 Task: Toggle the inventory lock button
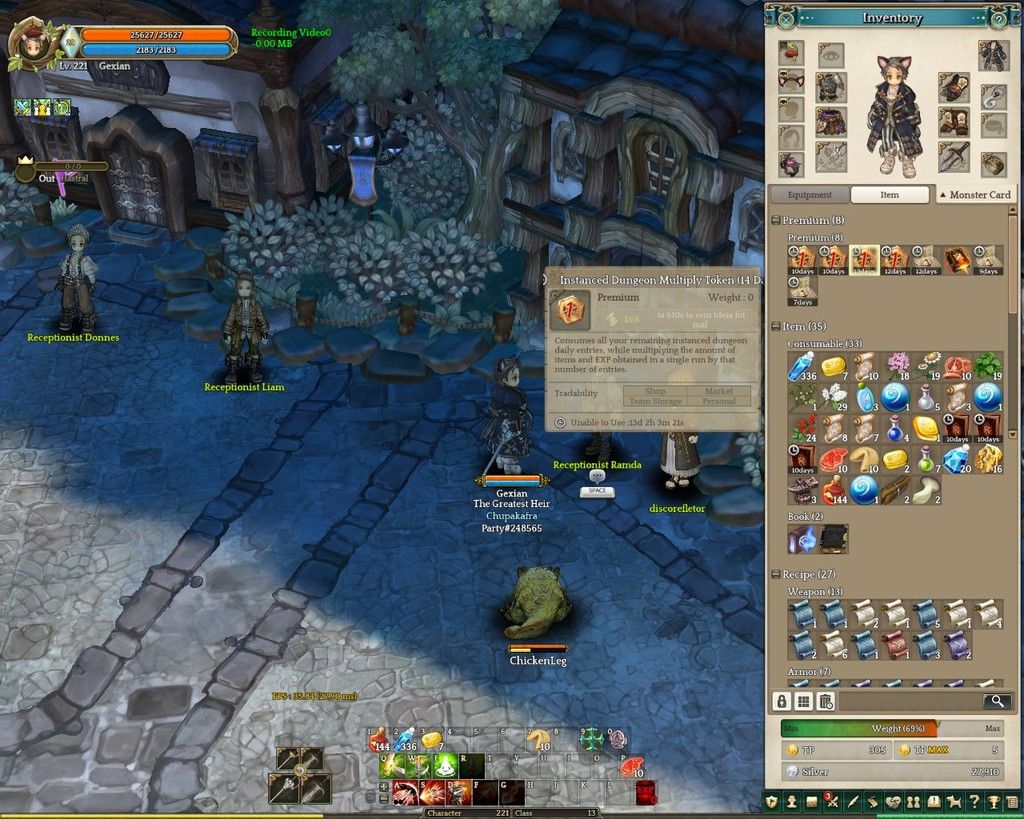(783, 702)
